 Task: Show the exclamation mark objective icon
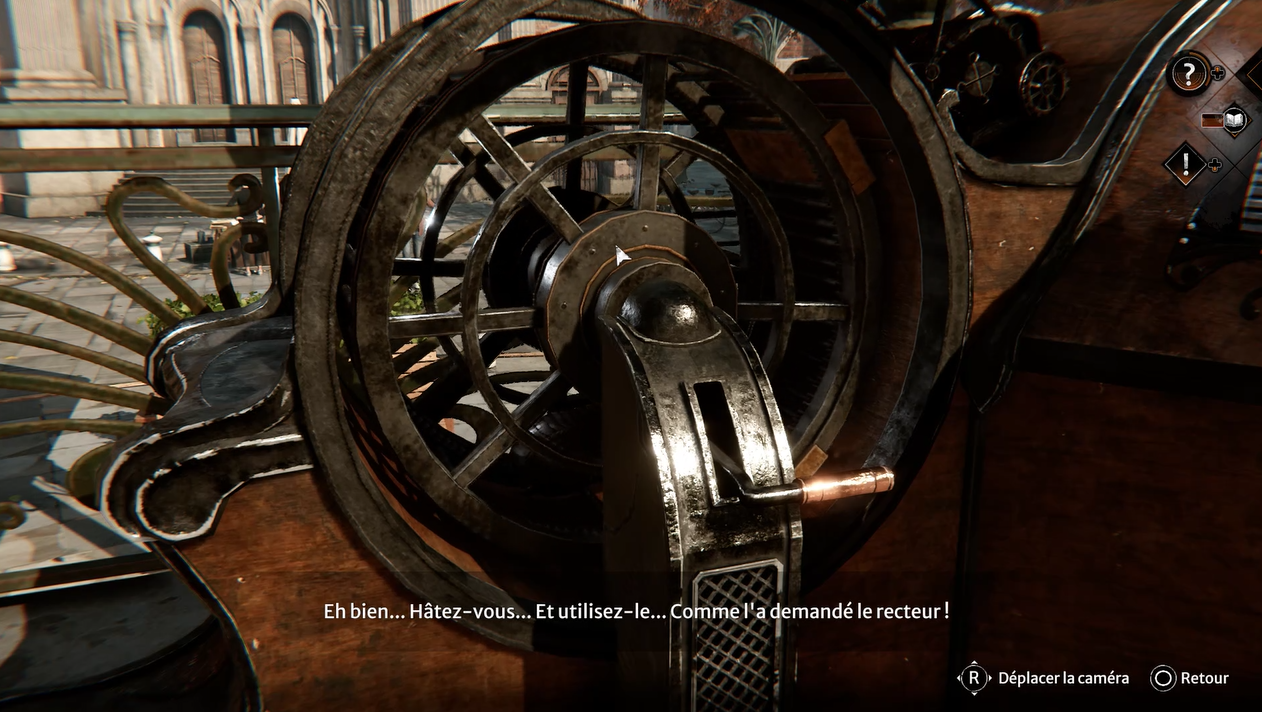pyautogui.click(x=1186, y=165)
